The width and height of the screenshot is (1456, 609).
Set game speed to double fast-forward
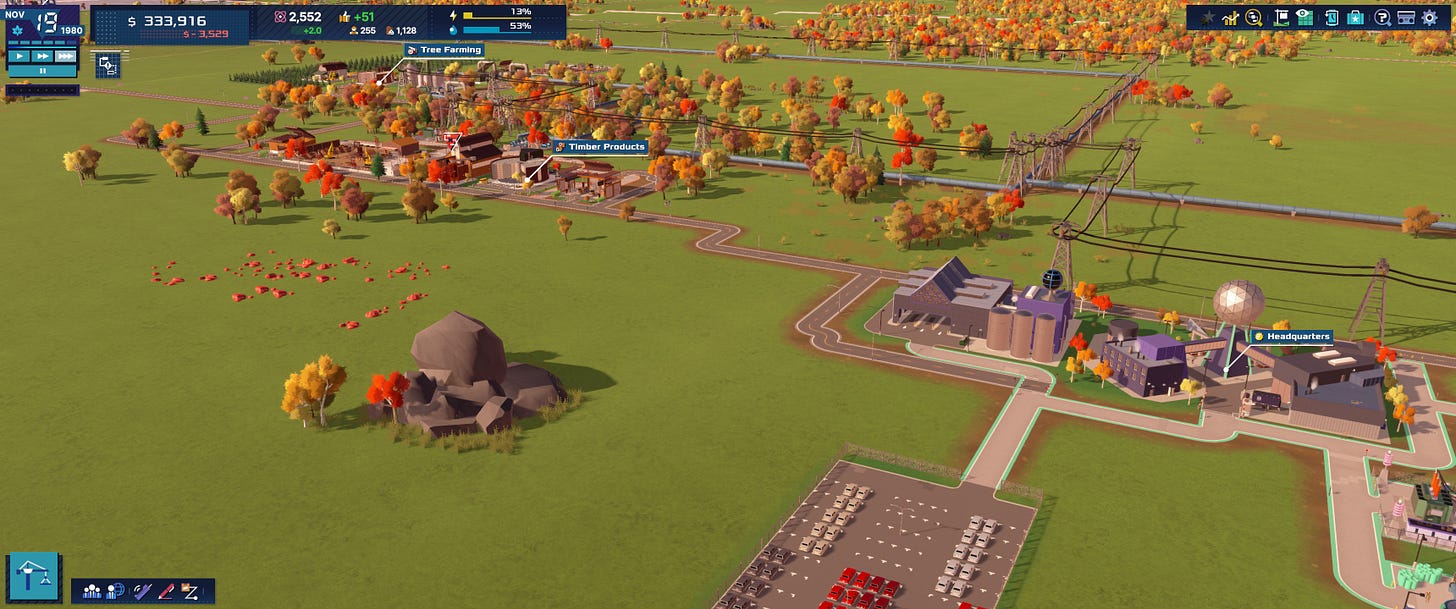point(41,56)
